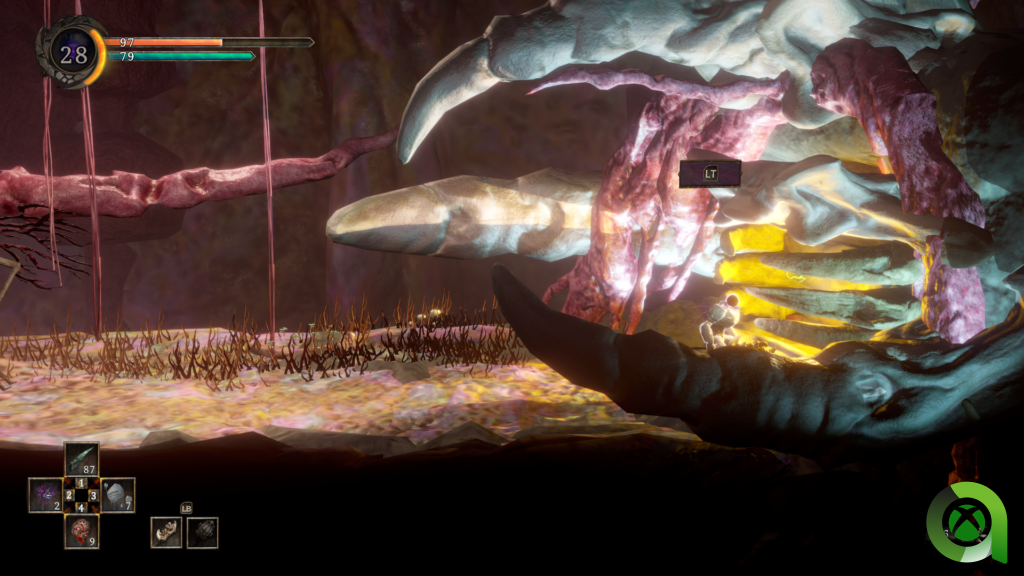Select the bone jaw weapon slot
The image size is (1024, 576).
pyautogui.click(x=166, y=532)
